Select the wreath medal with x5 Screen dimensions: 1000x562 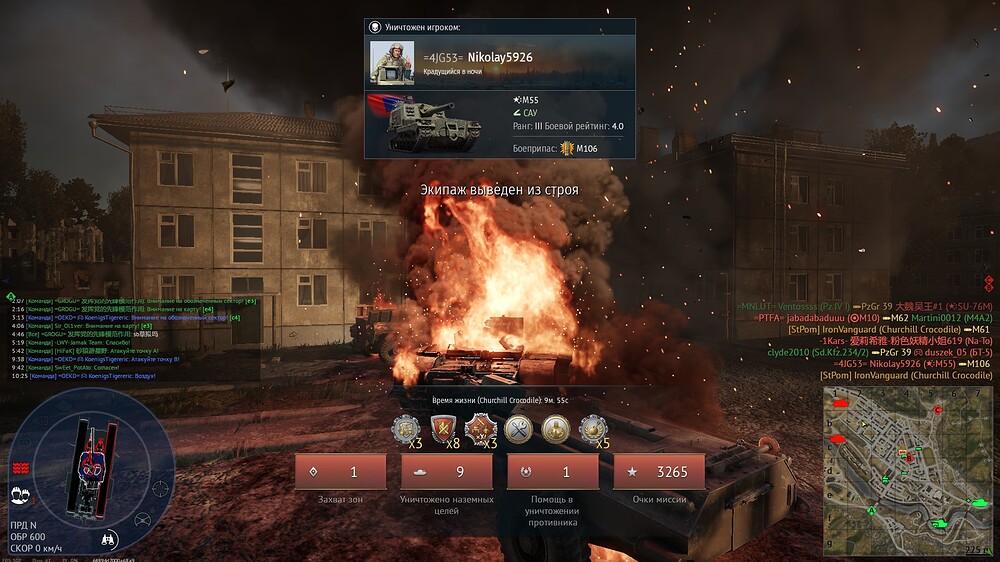593,430
